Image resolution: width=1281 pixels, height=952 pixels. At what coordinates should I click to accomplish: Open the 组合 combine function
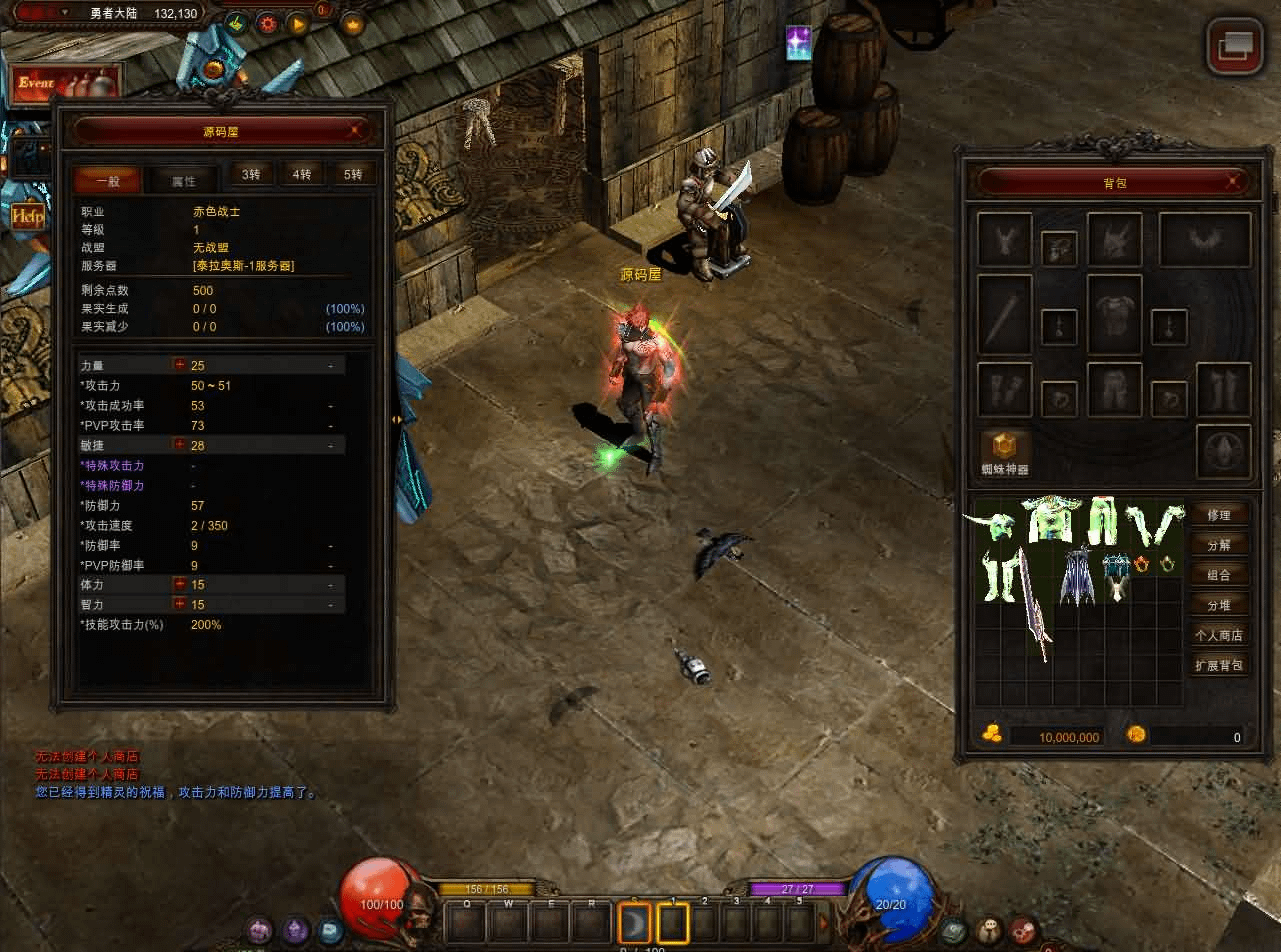1219,575
